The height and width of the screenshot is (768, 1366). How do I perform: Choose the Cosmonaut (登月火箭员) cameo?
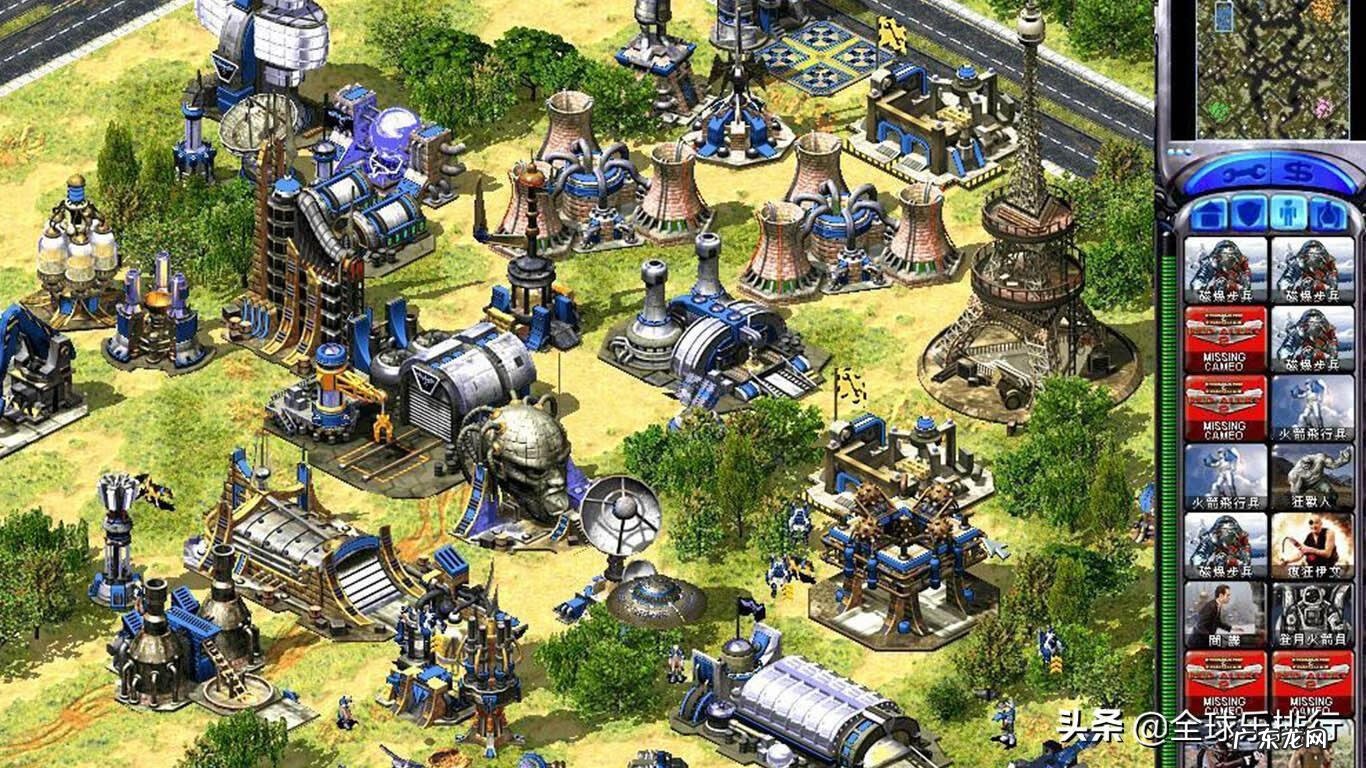(x=1312, y=615)
